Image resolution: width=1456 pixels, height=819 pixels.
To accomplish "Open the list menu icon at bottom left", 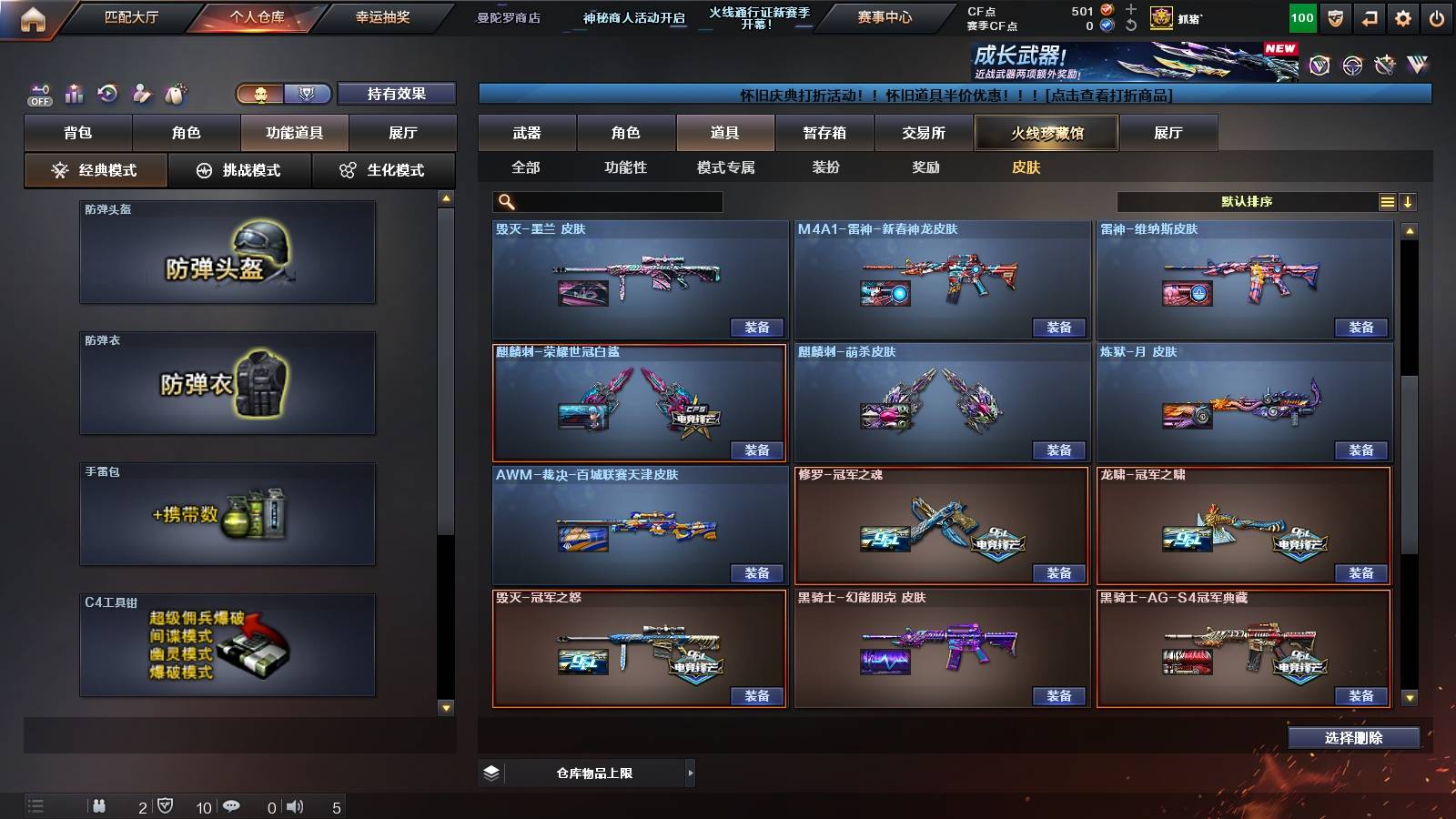I will (36, 805).
